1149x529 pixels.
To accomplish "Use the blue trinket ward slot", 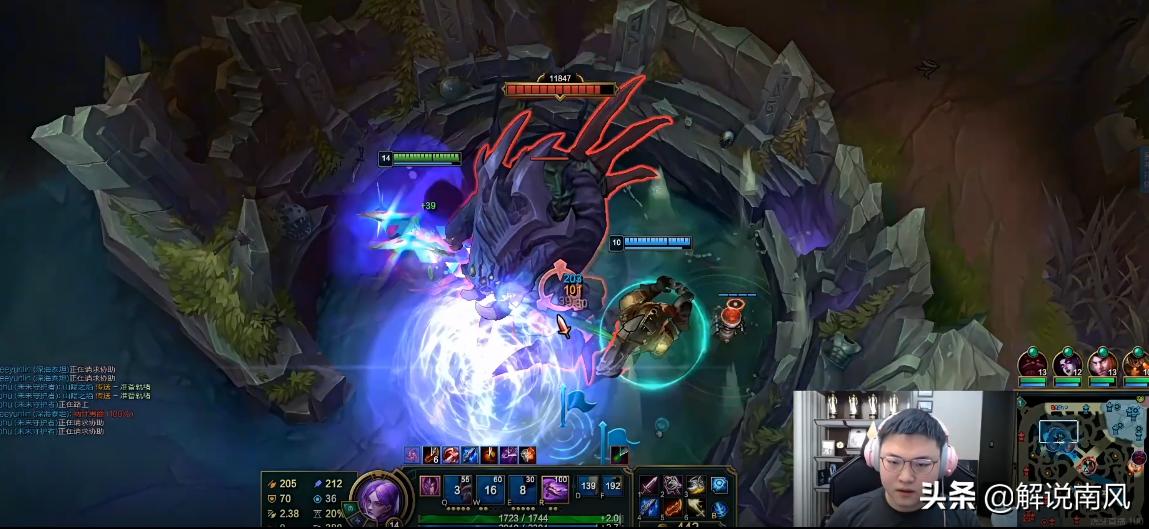I will pyautogui.click(x=719, y=485).
